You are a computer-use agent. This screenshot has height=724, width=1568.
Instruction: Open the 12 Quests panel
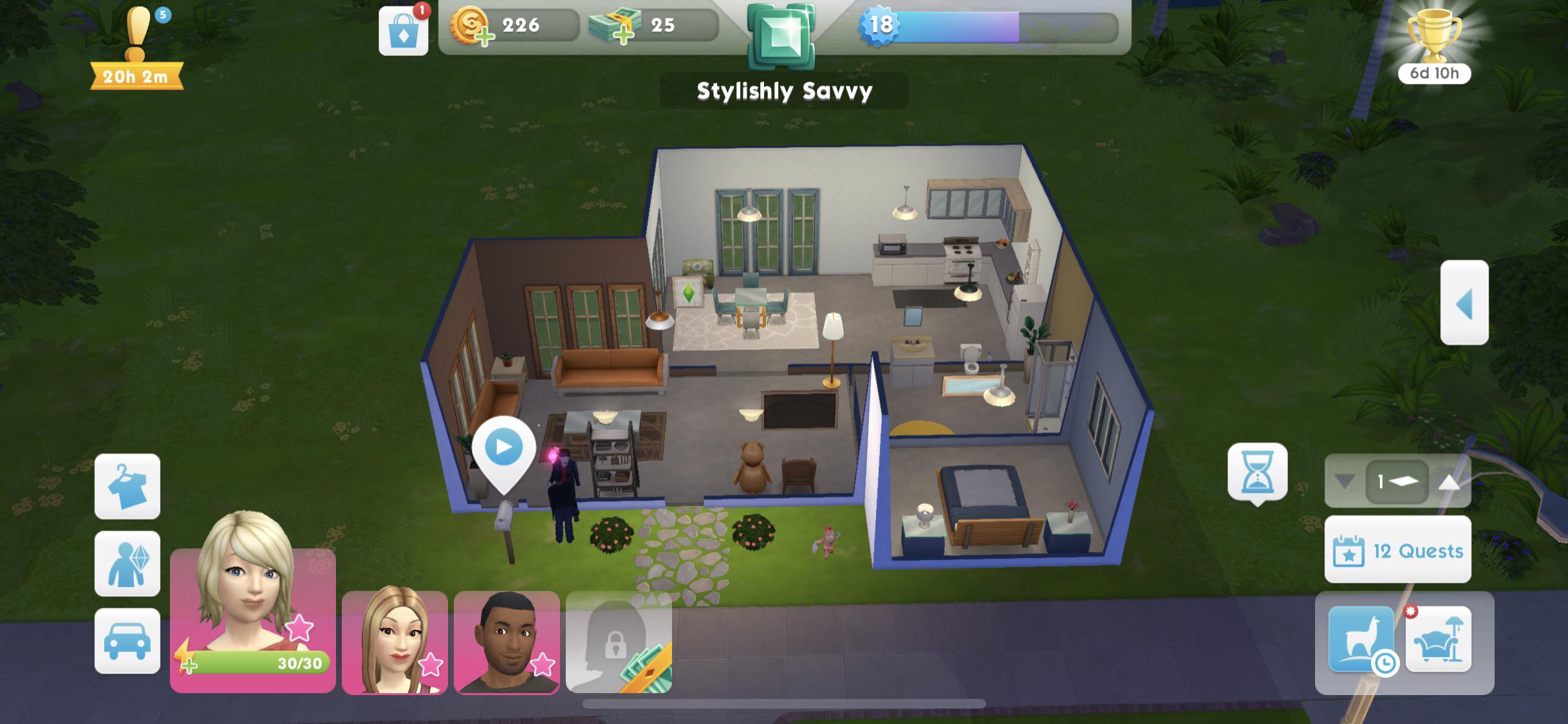point(1397,550)
